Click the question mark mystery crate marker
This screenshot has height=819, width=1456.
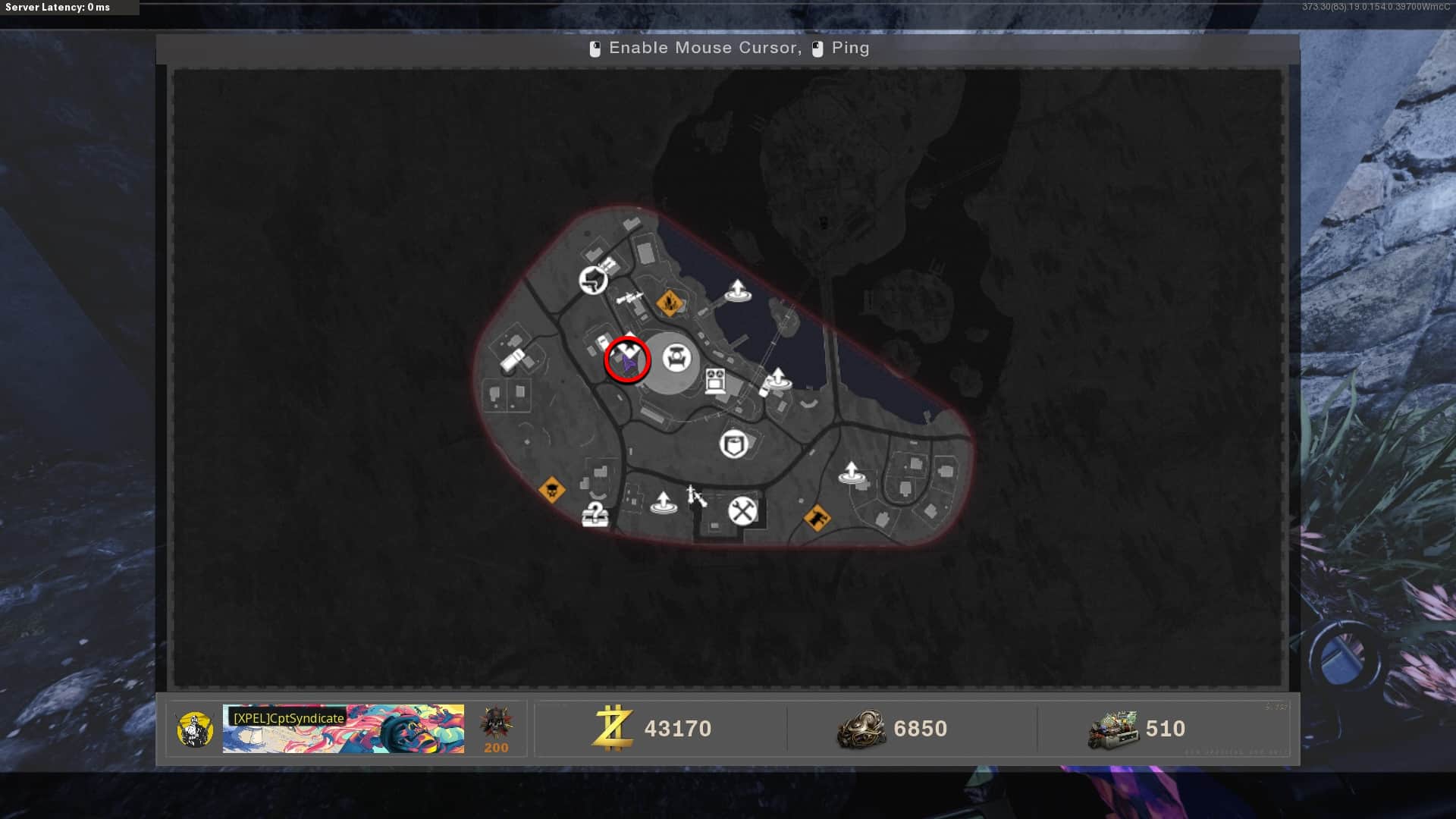point(595,514)
